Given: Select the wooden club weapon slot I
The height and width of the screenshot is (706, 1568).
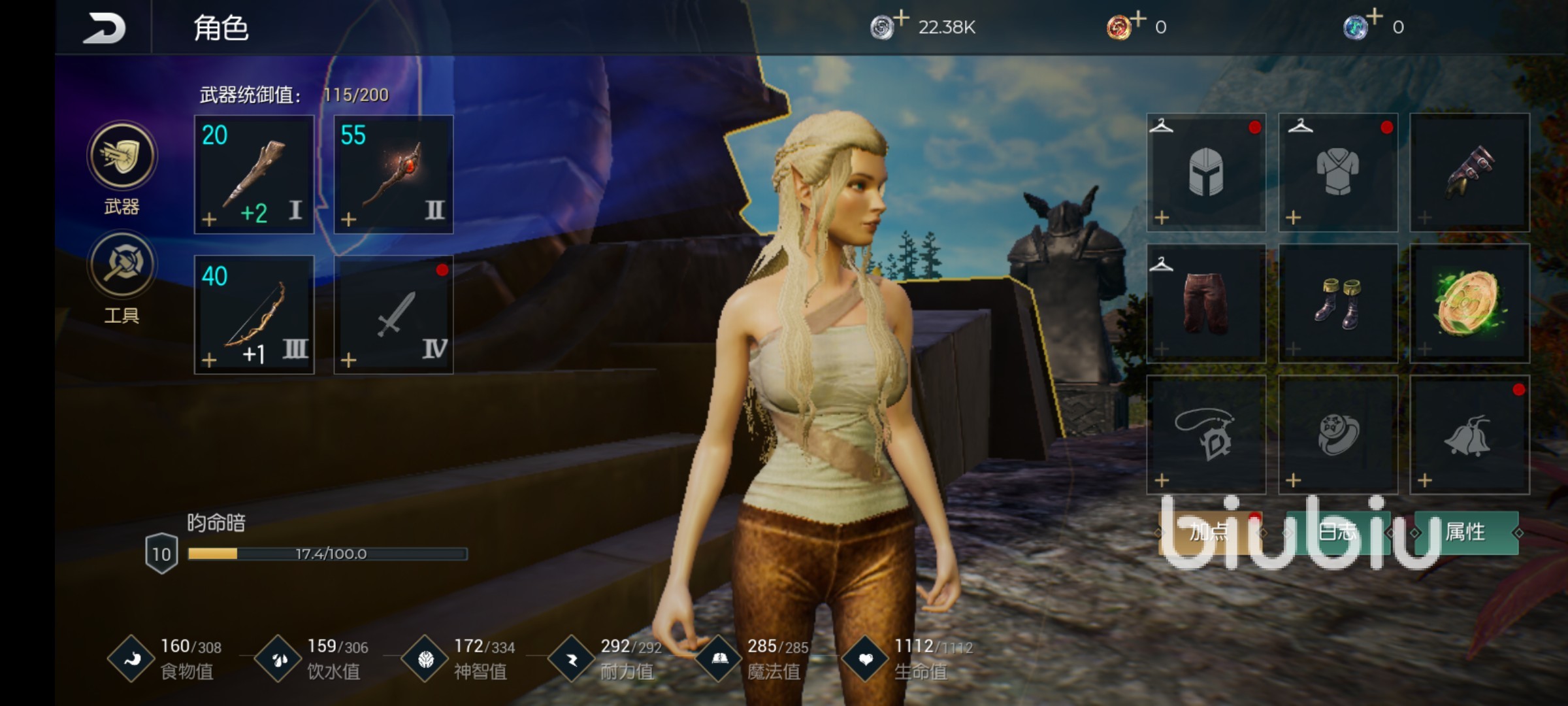Looking at the screenshot, I should [x=254, y=175].
